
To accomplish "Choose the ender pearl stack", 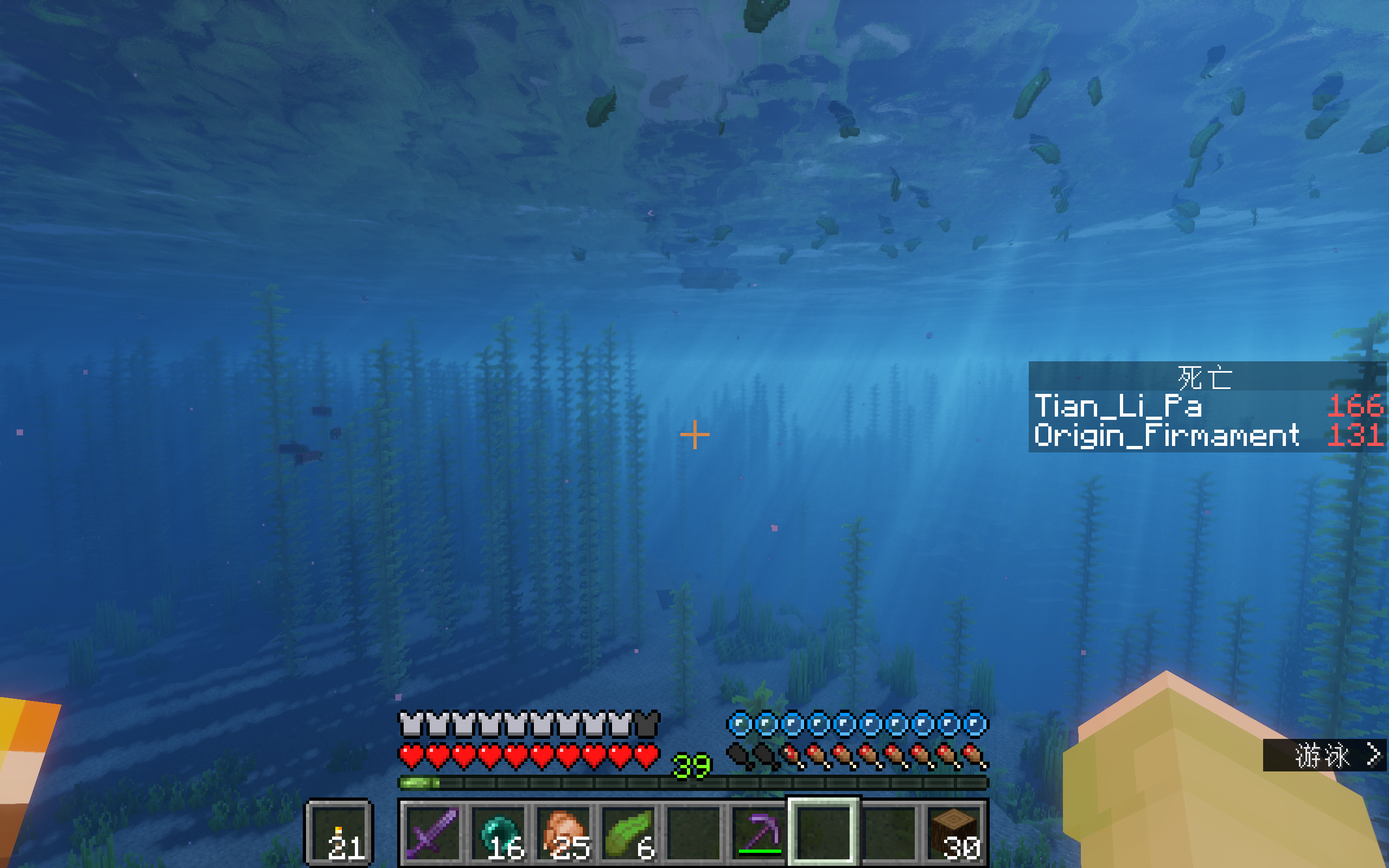I will (497, 832).
